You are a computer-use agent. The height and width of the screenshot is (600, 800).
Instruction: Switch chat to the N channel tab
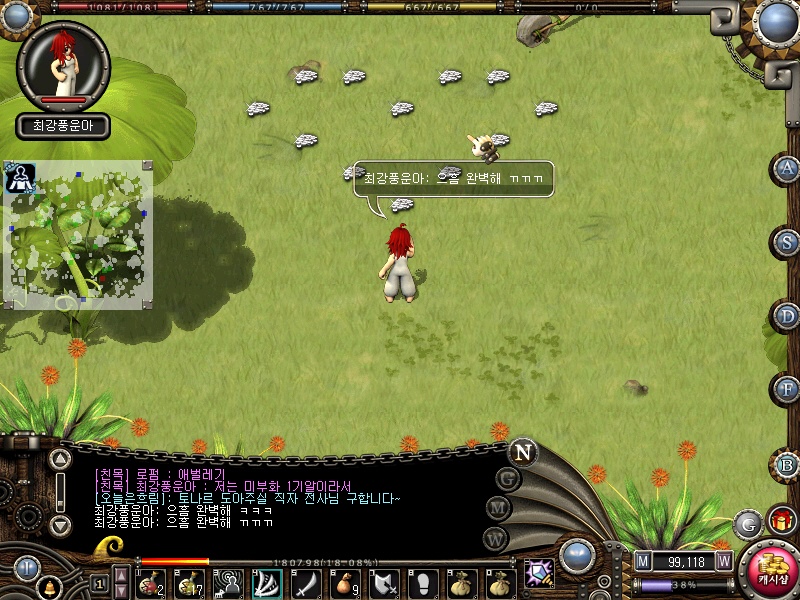523,451
